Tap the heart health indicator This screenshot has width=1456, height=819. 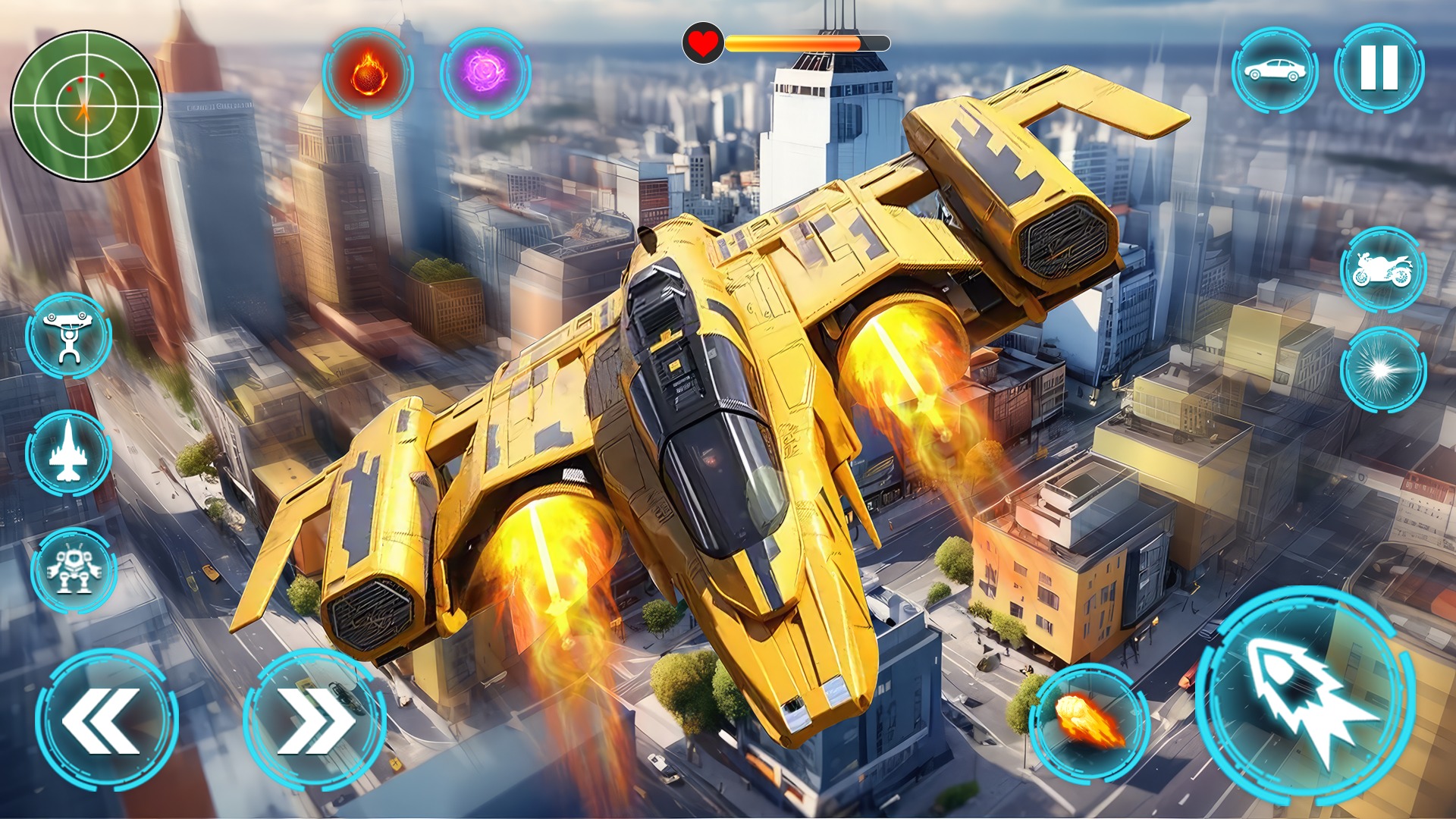point(704,43)
